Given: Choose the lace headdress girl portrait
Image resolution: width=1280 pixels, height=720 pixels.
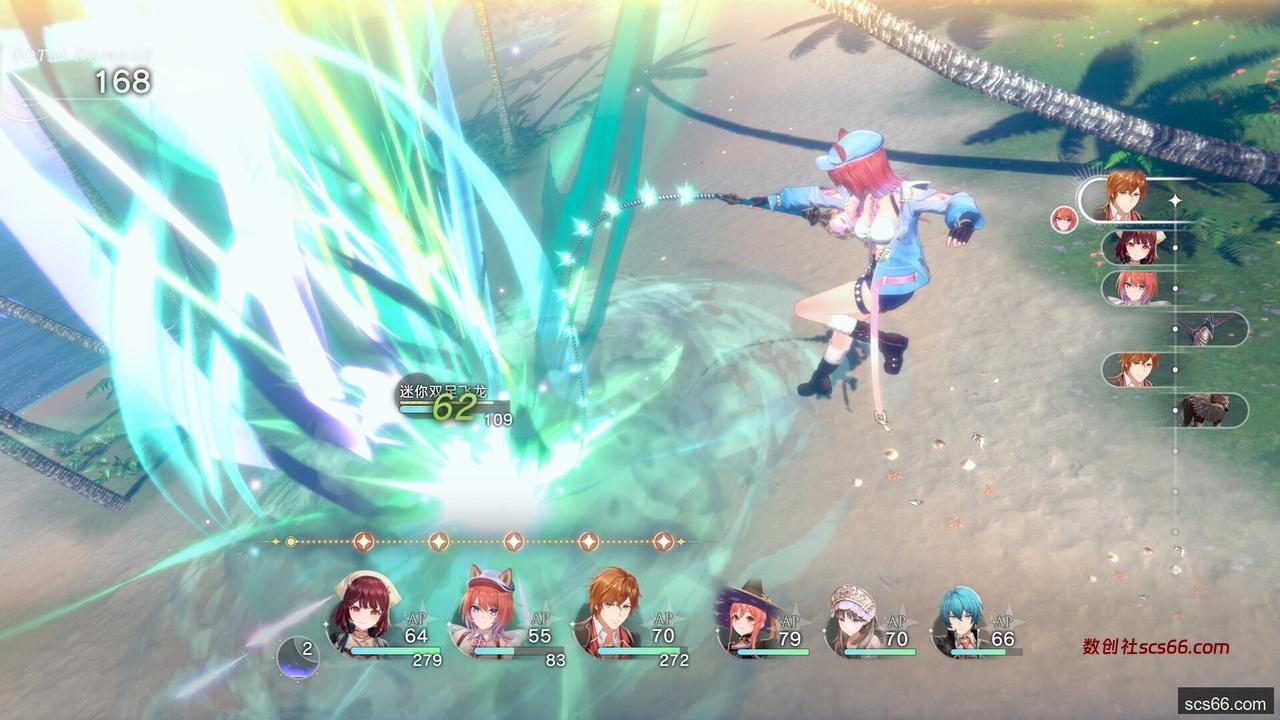Looking at the screenshot, I should tap(851, 620).
